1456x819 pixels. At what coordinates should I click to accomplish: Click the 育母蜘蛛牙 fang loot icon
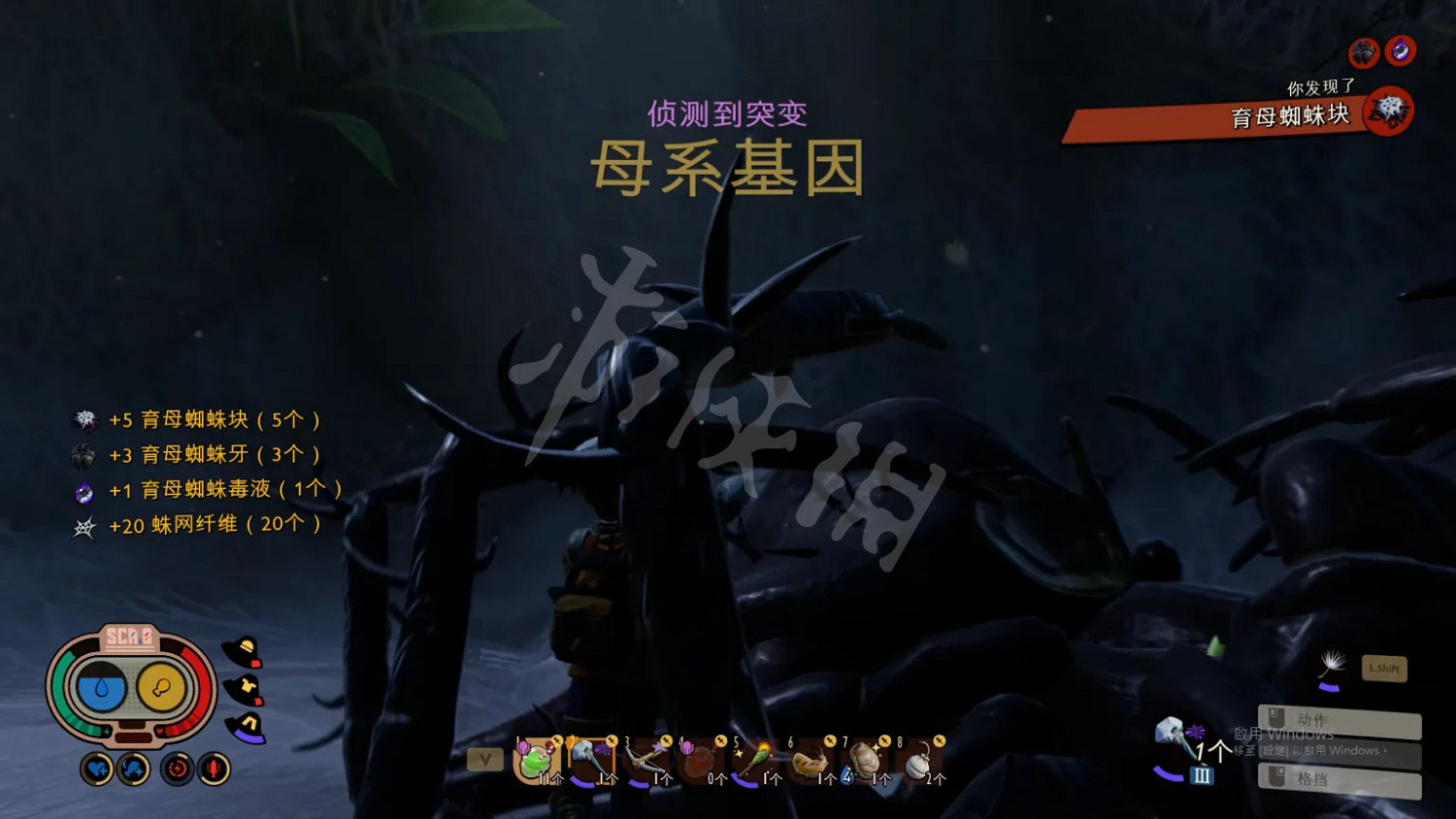point(85,453)
